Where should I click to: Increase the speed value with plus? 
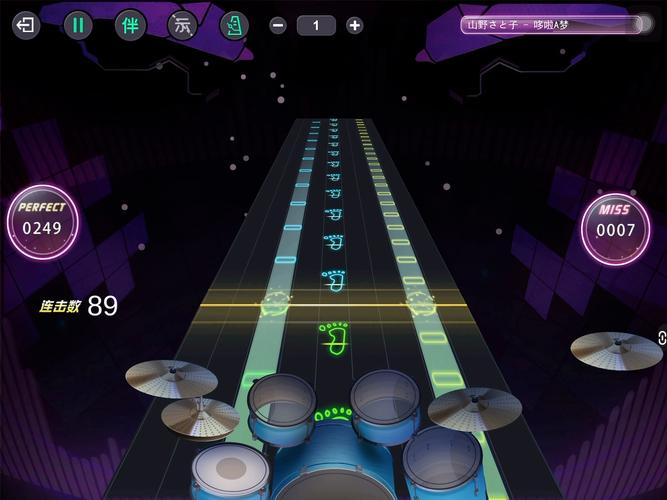tap(354, 26)
